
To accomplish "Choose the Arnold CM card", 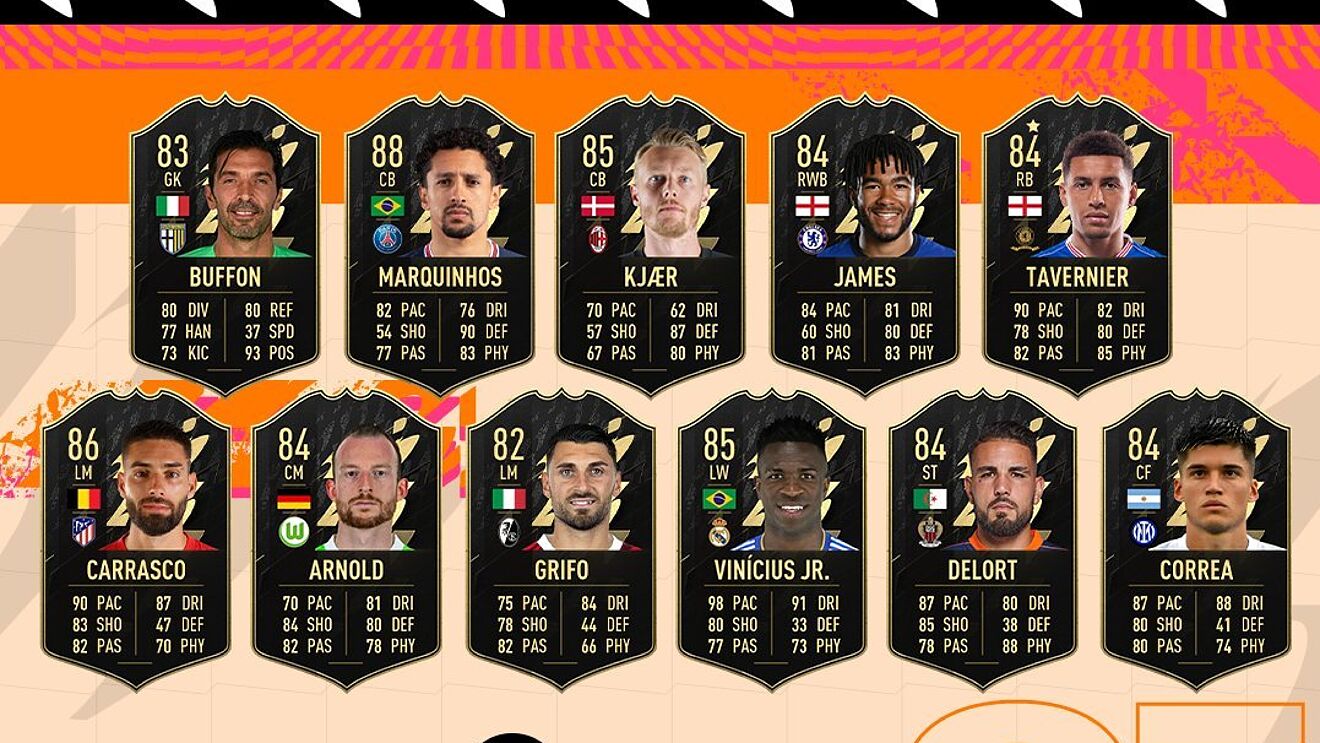I will (x=346, y=540).
